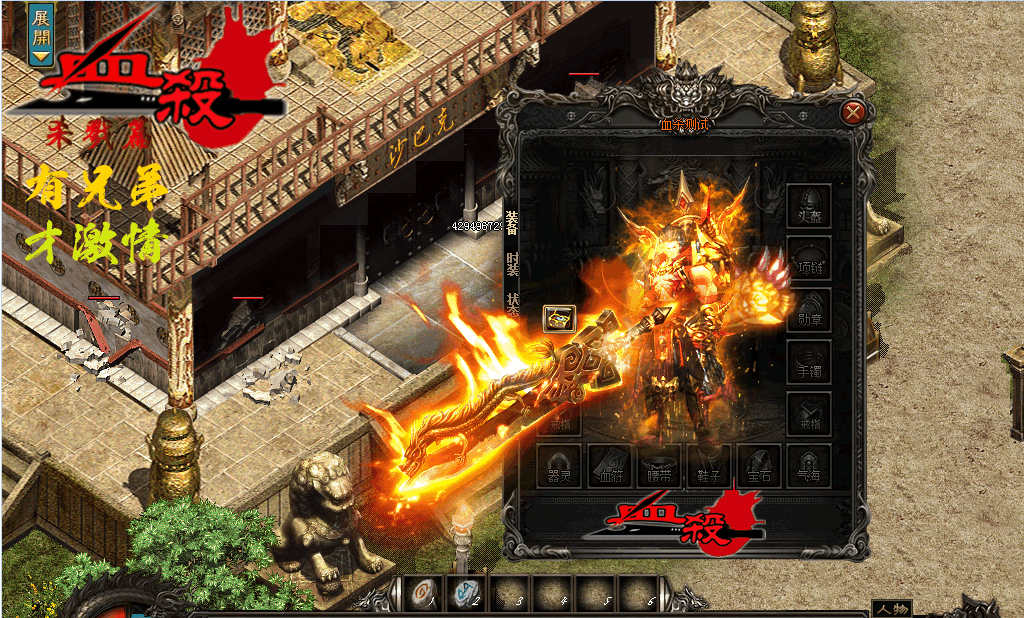Expand the 展開 dropdown panel
The height and width of the screenshot is (618, 1024).
coord(41,36)
